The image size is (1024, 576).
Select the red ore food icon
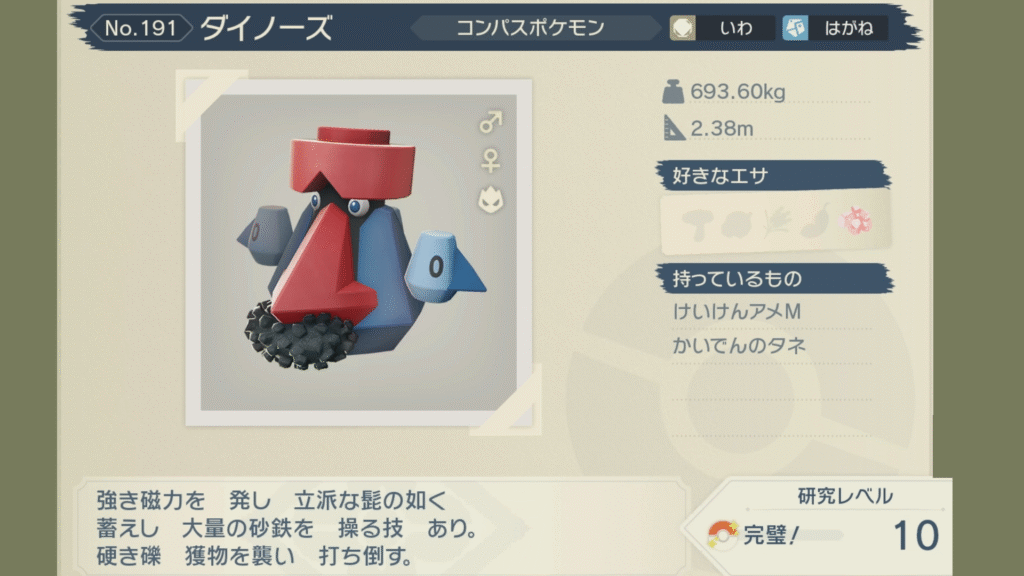(856, 221)
